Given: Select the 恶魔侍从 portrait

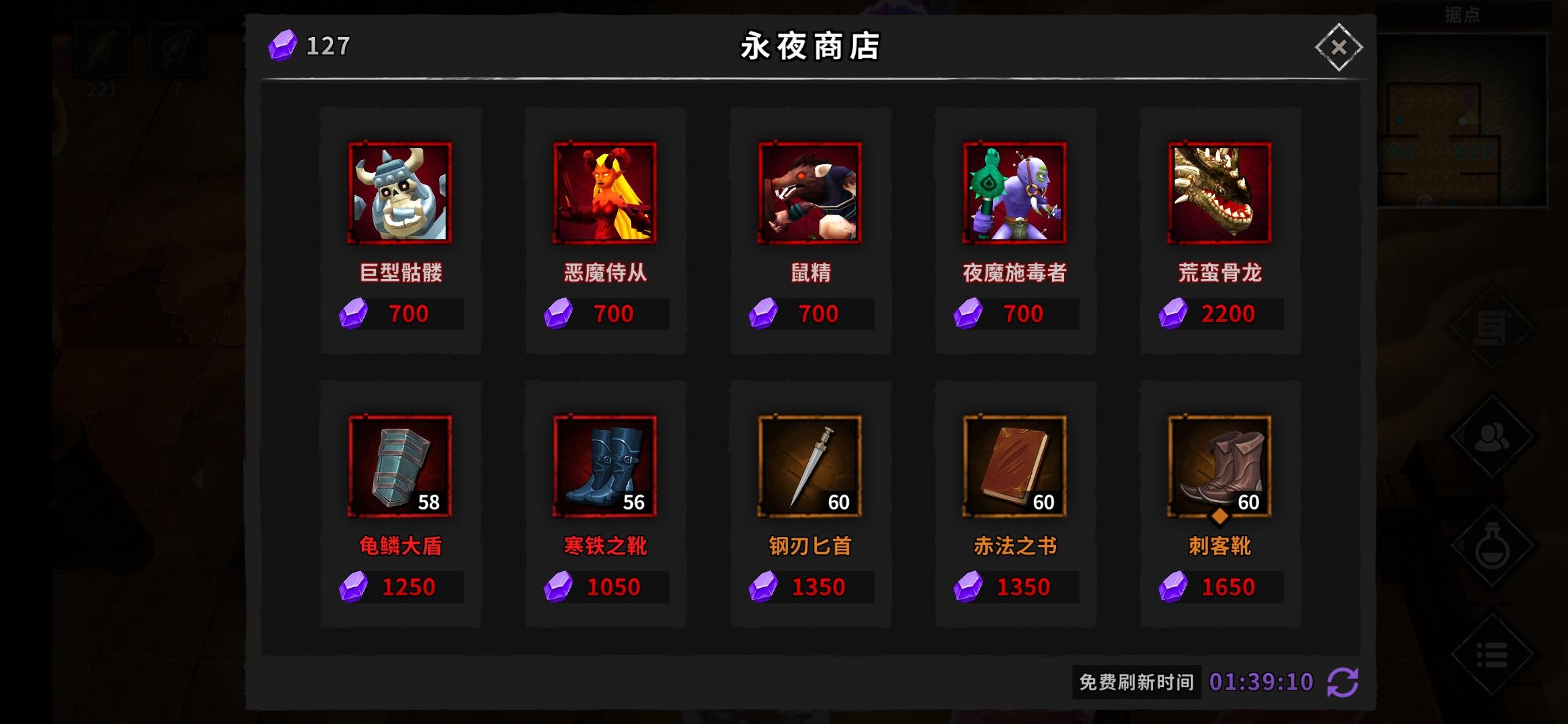Looking at the screenshot, I should point(605,193).
